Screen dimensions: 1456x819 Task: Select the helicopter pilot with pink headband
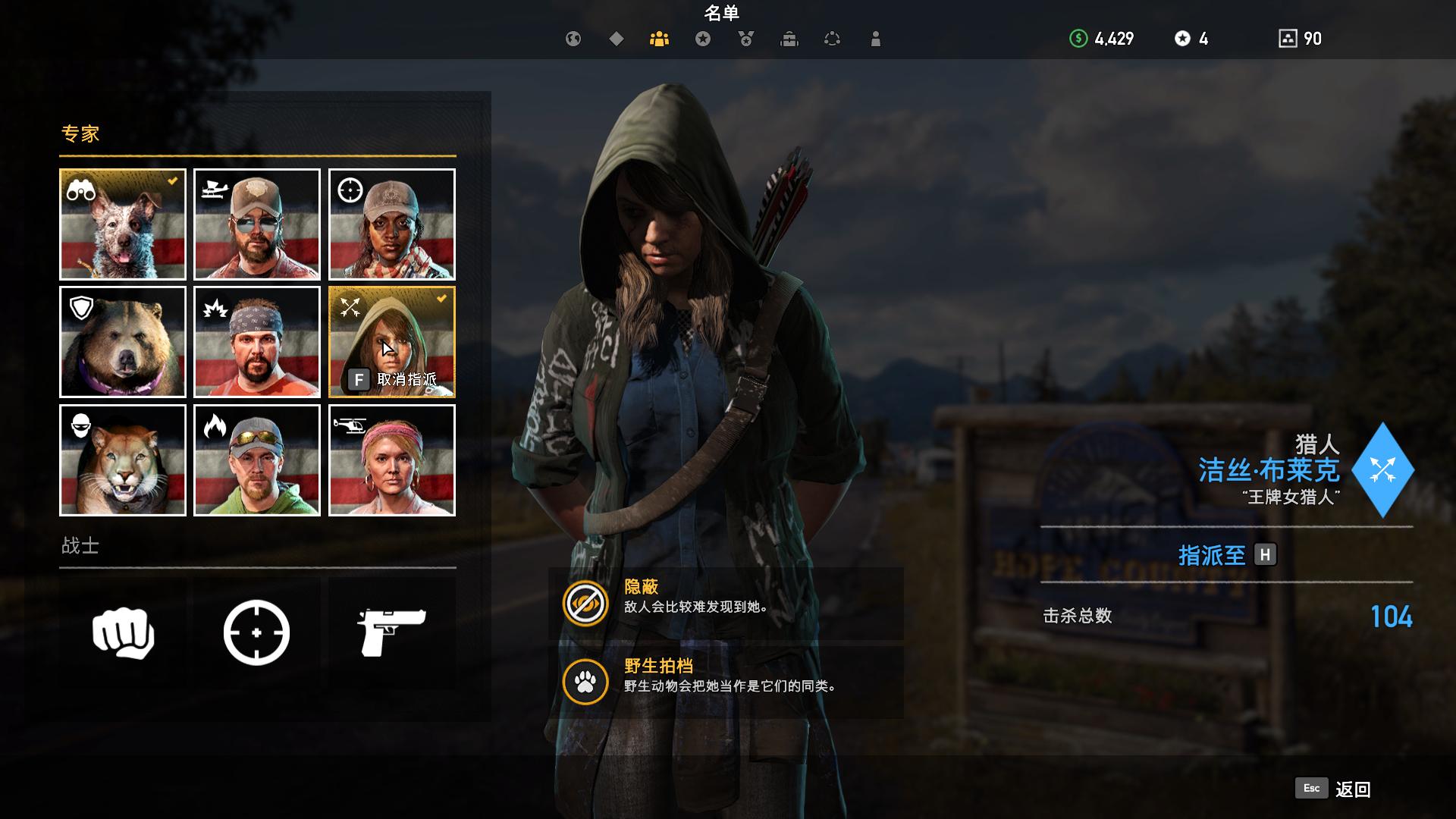tap(392, 460)
